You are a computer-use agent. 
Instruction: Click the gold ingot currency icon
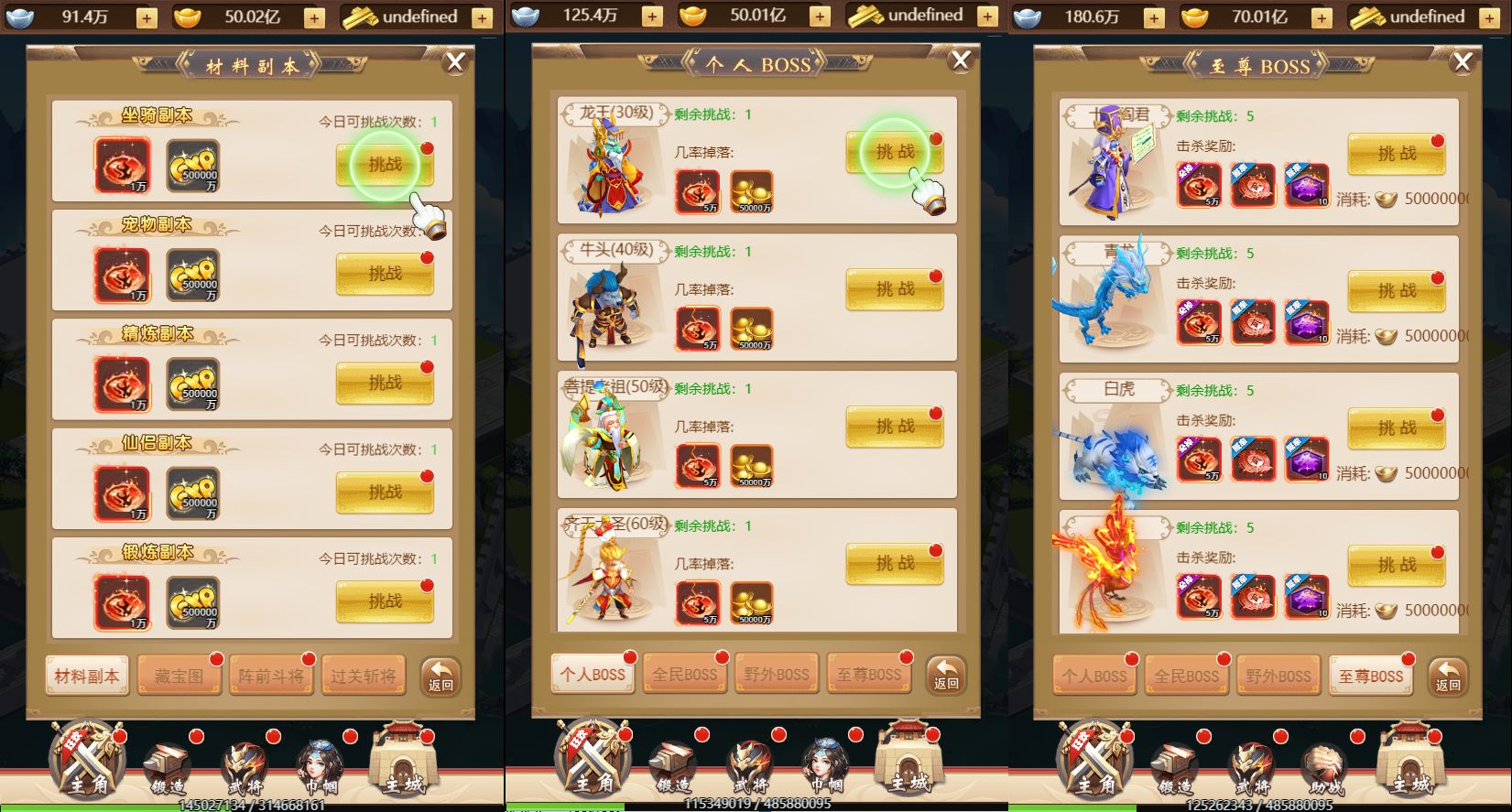[x=189, y=16]
